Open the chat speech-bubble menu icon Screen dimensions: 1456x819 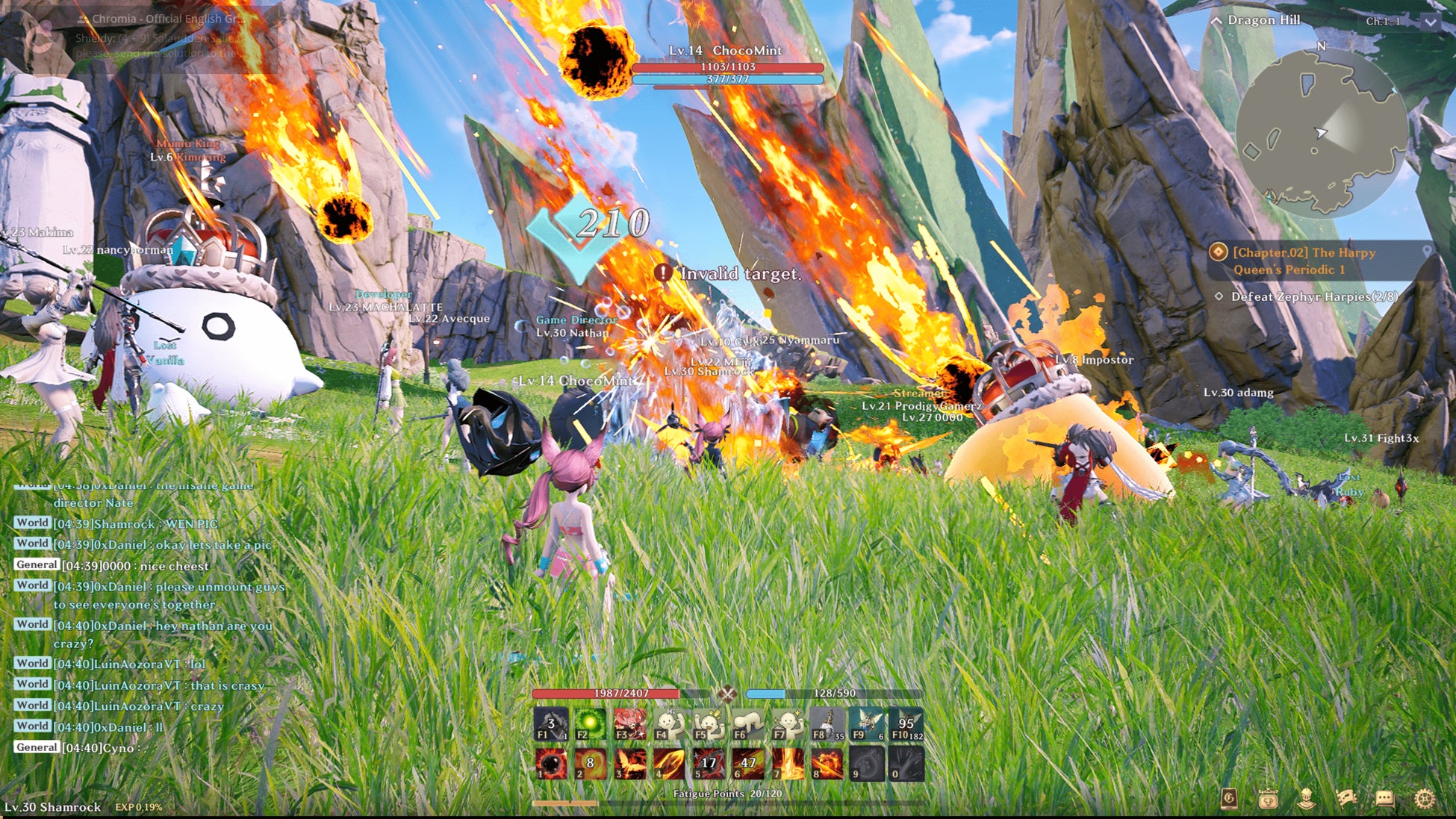pos(1385,799)
